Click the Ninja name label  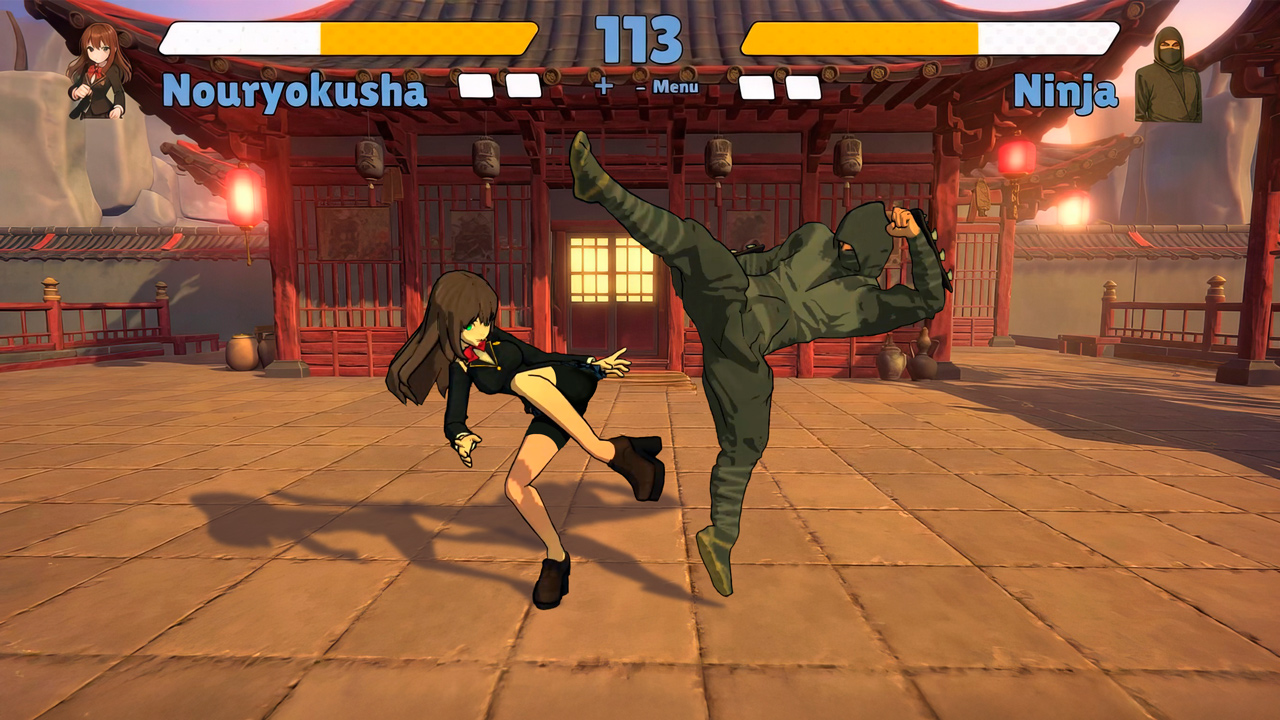point(1066,92)
